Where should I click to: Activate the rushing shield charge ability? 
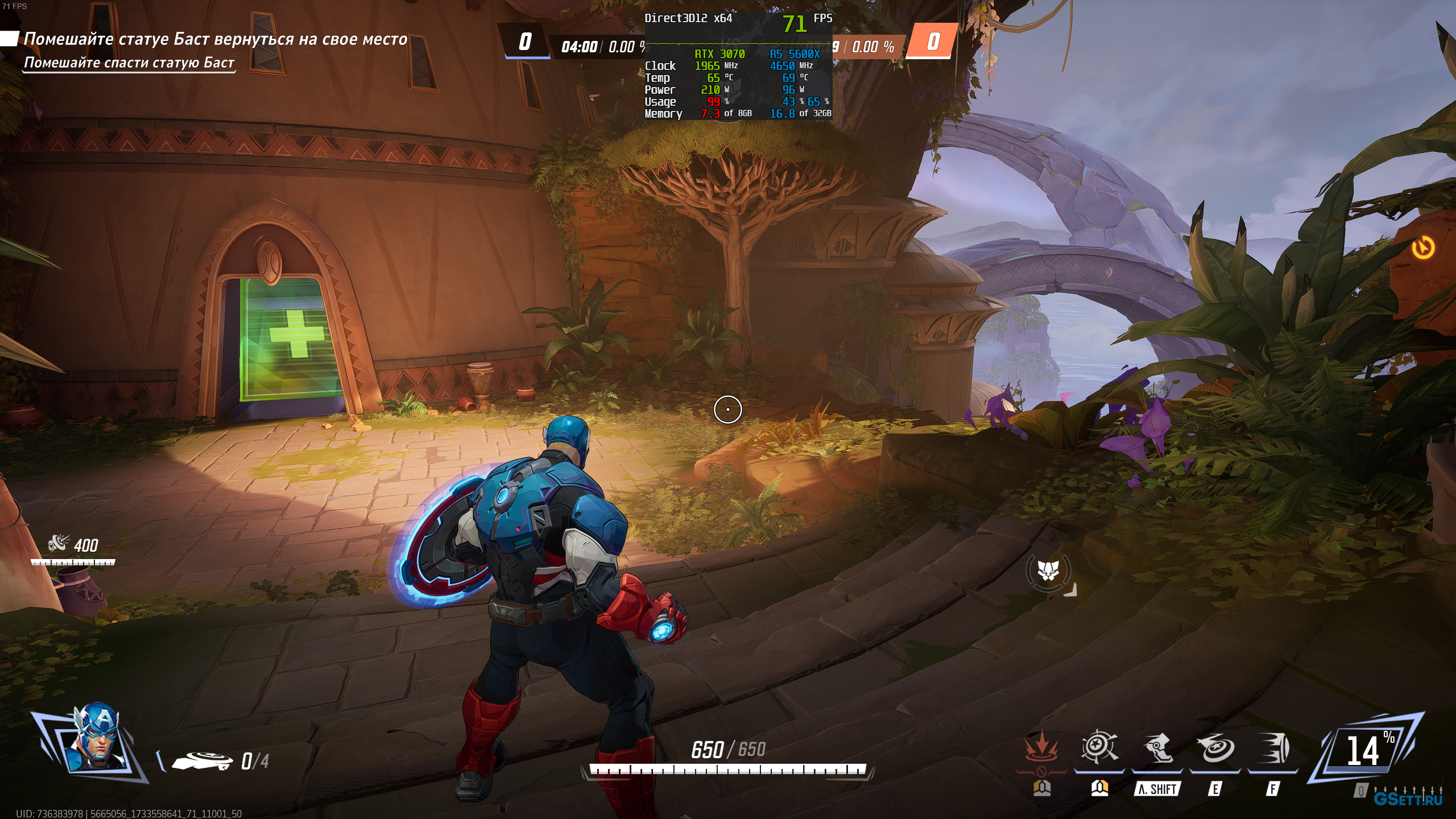pyautogui.click(x=1273, y=747)
